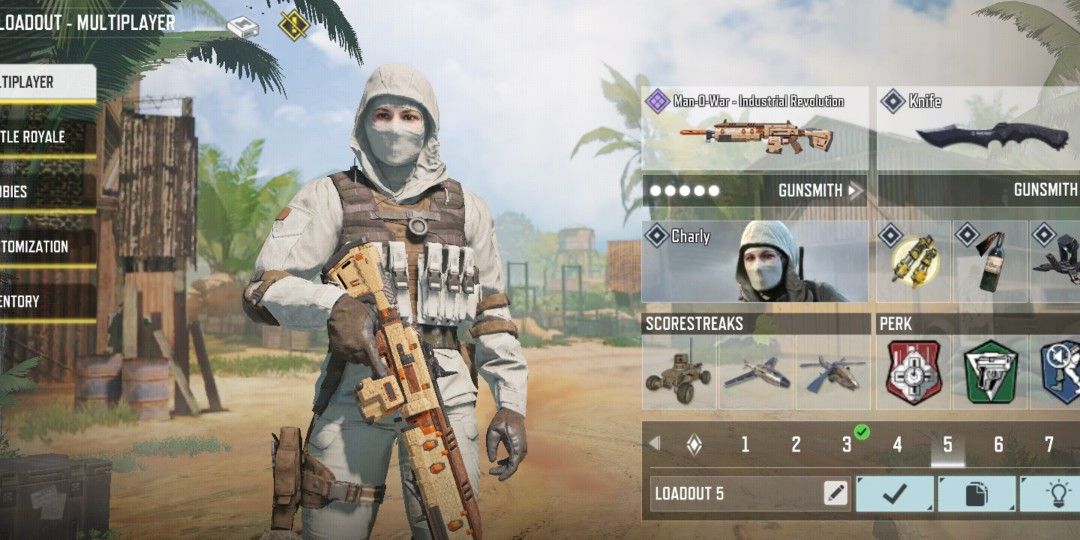Screen dimensions: 1080x540
Task: Switch to loadout number 1
Action: pyautogui.click(x=745, y=445)
